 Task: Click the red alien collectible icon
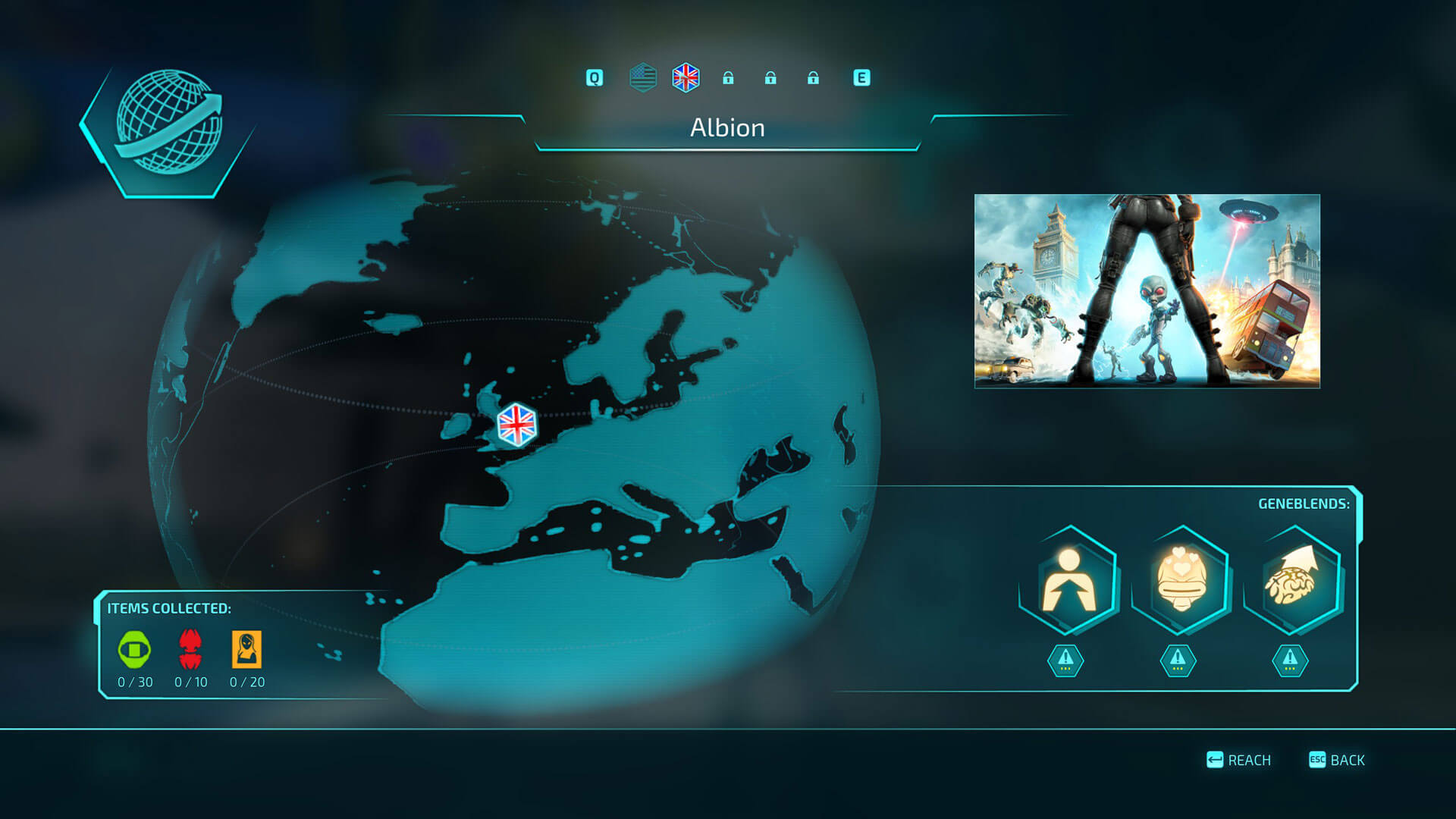(x=190, y=649)
